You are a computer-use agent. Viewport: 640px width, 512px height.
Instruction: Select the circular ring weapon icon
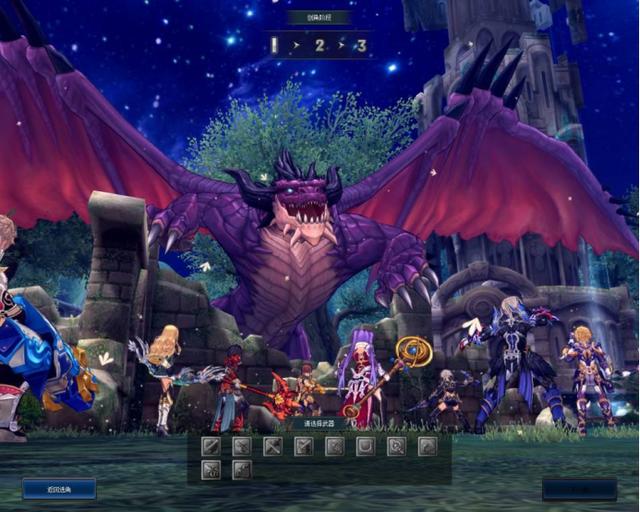(x=397, y=446)
